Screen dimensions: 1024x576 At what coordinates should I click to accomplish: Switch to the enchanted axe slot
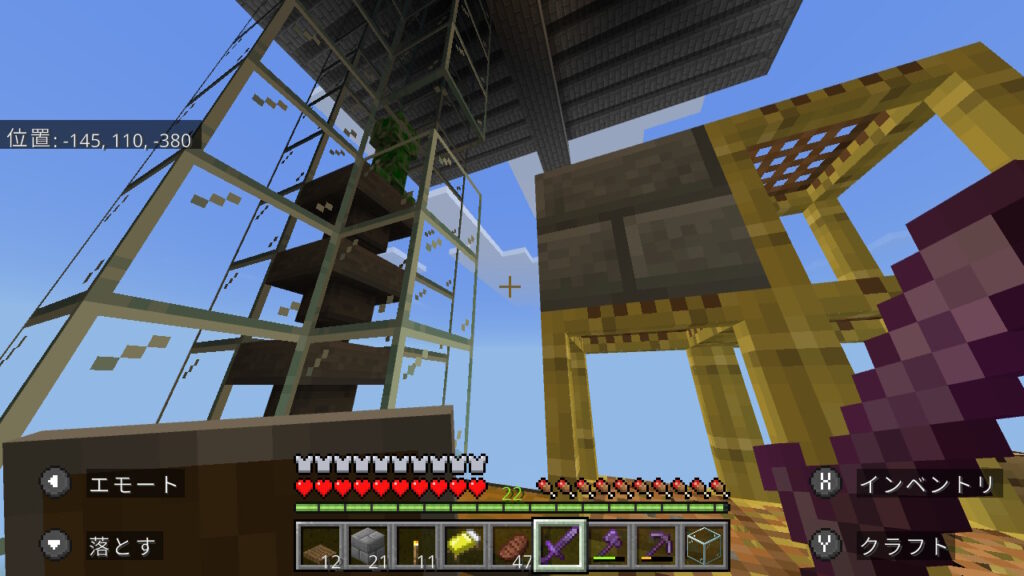(607, 545)
